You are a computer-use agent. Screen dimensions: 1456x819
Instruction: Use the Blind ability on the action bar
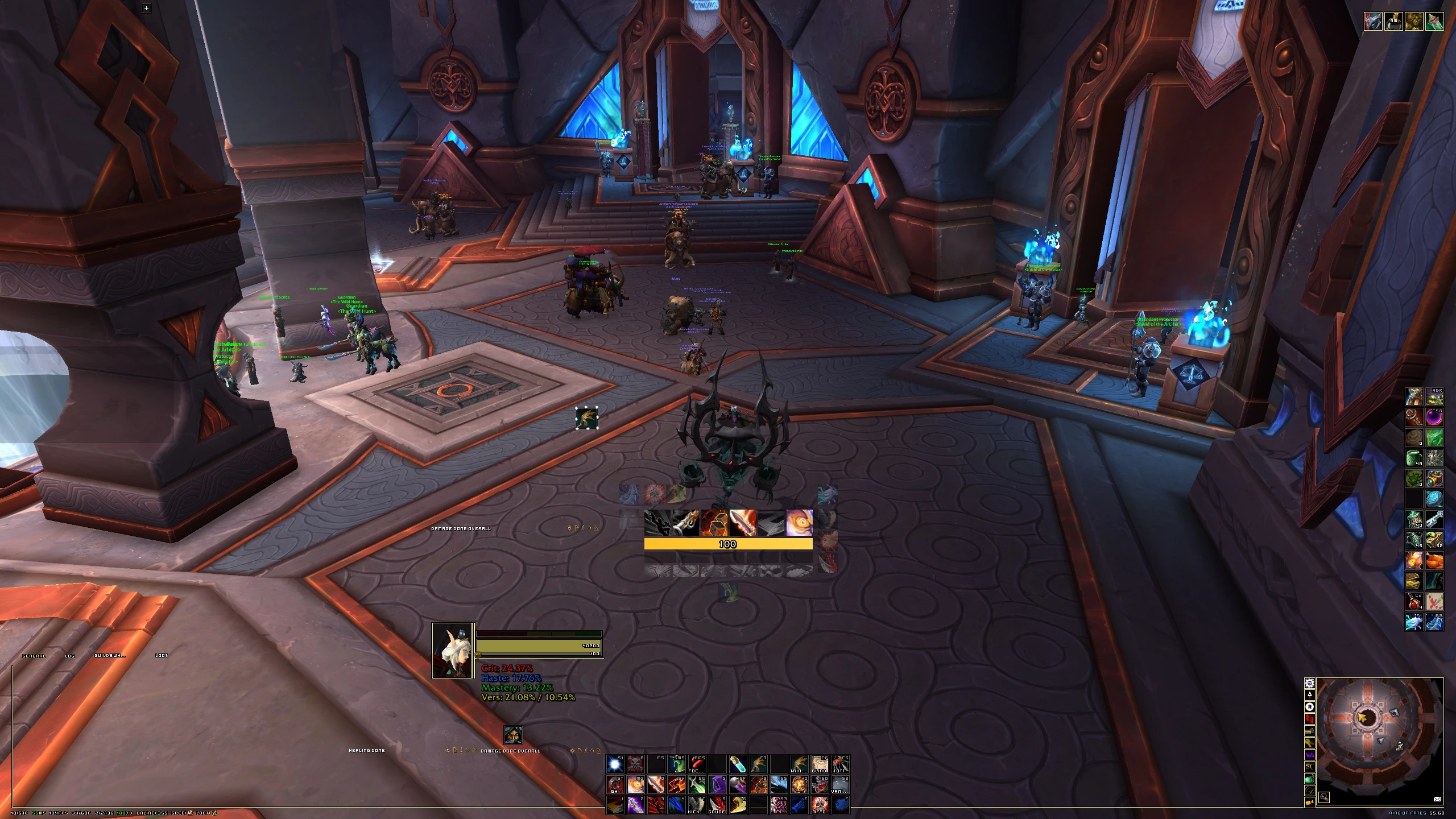click(820, 764)
